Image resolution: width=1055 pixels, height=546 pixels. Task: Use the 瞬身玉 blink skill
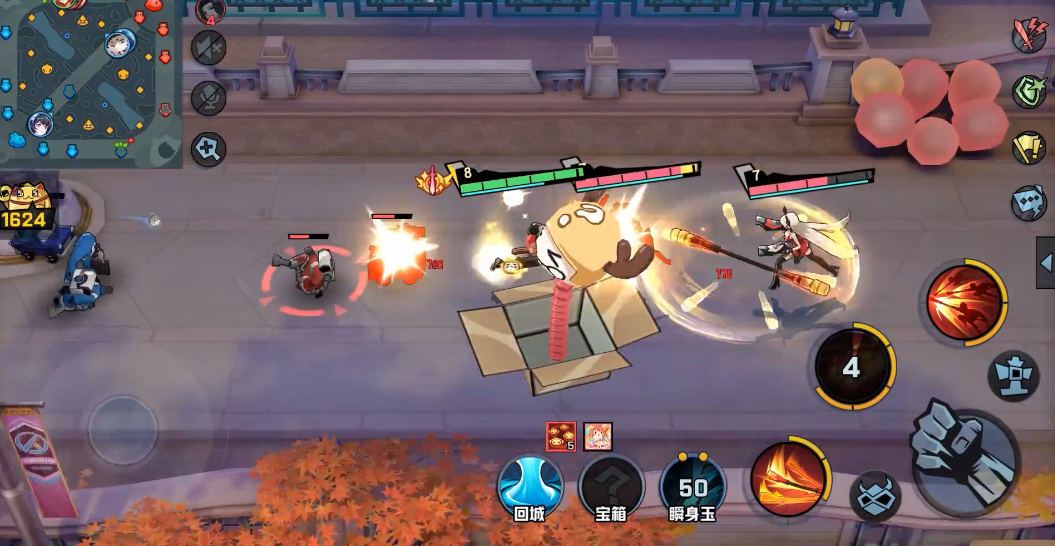click(x=693, y=486)
